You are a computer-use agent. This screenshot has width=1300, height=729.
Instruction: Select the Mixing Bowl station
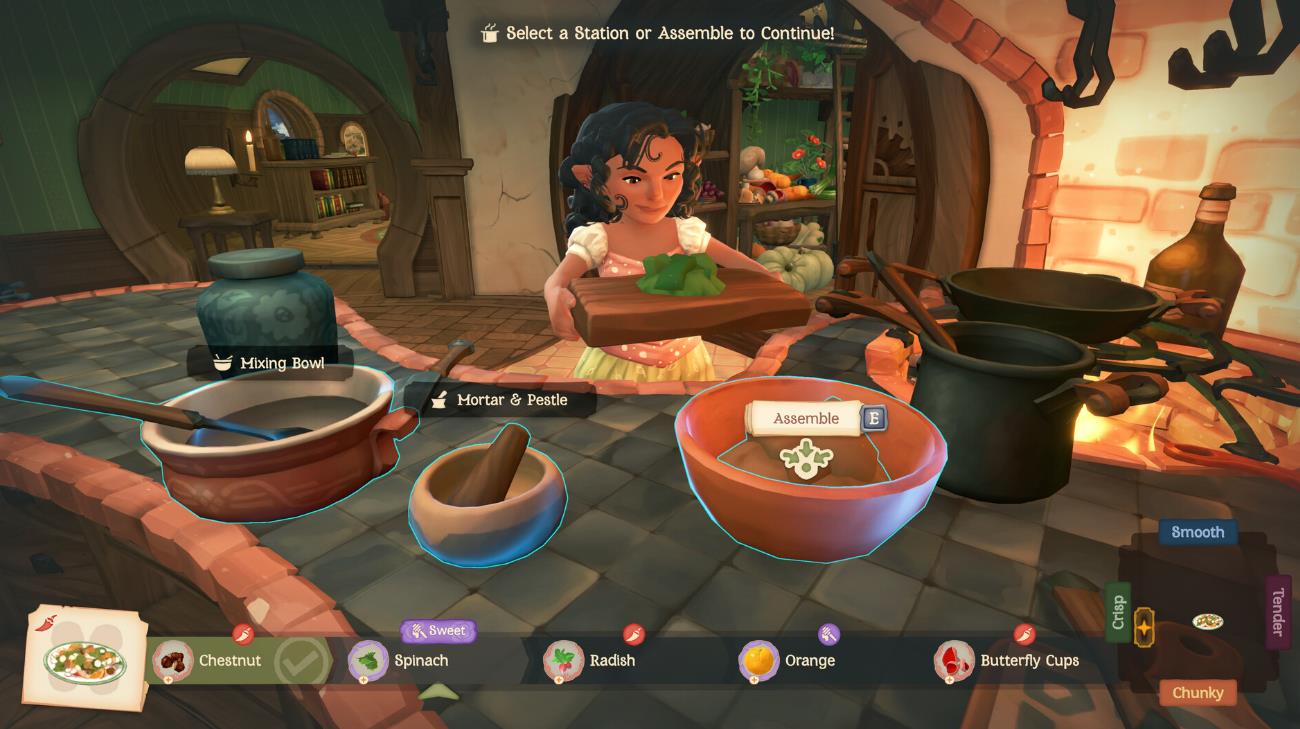[x=270, y=440]
